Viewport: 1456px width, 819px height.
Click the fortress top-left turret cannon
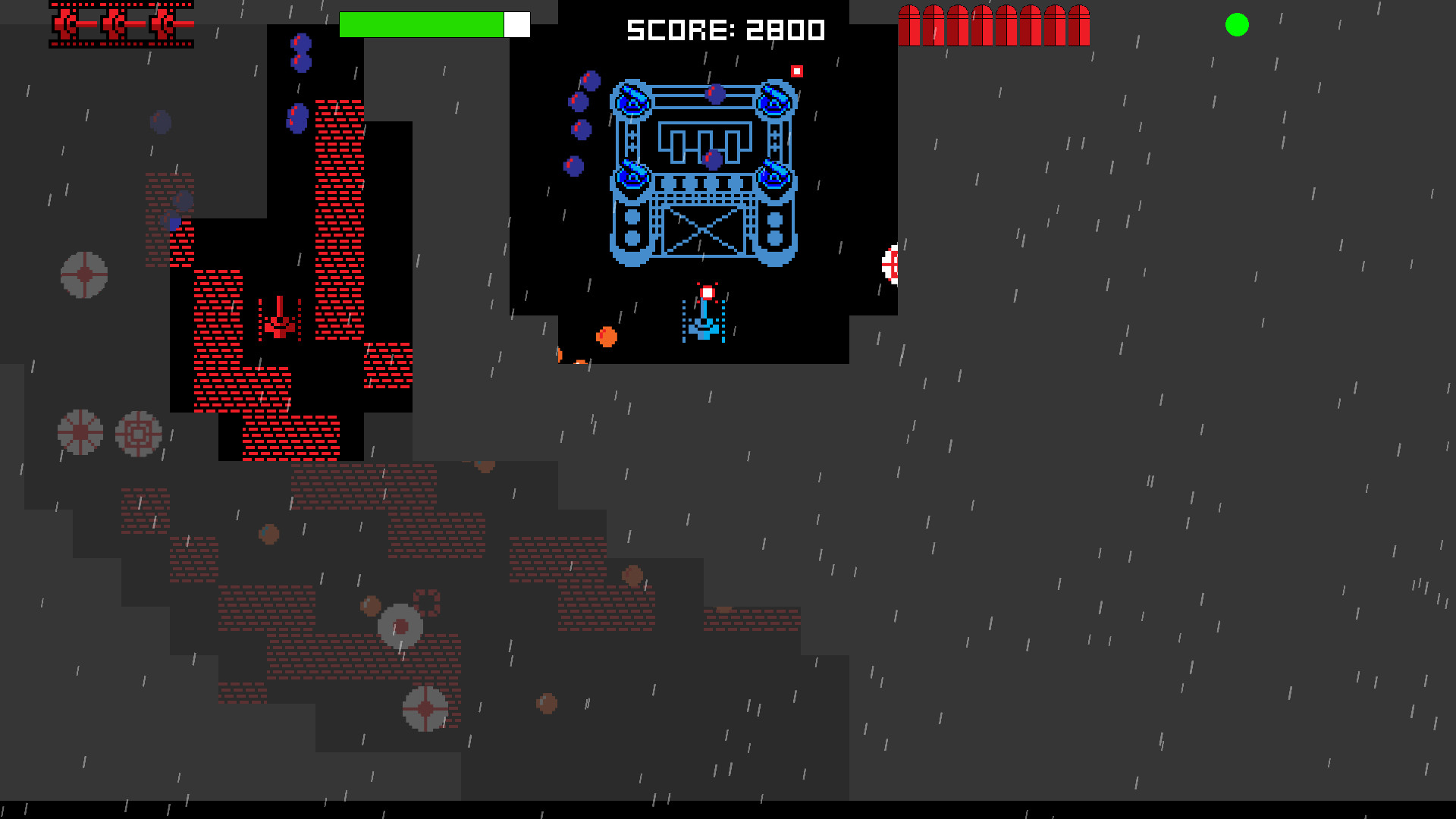tap(631, 99)
